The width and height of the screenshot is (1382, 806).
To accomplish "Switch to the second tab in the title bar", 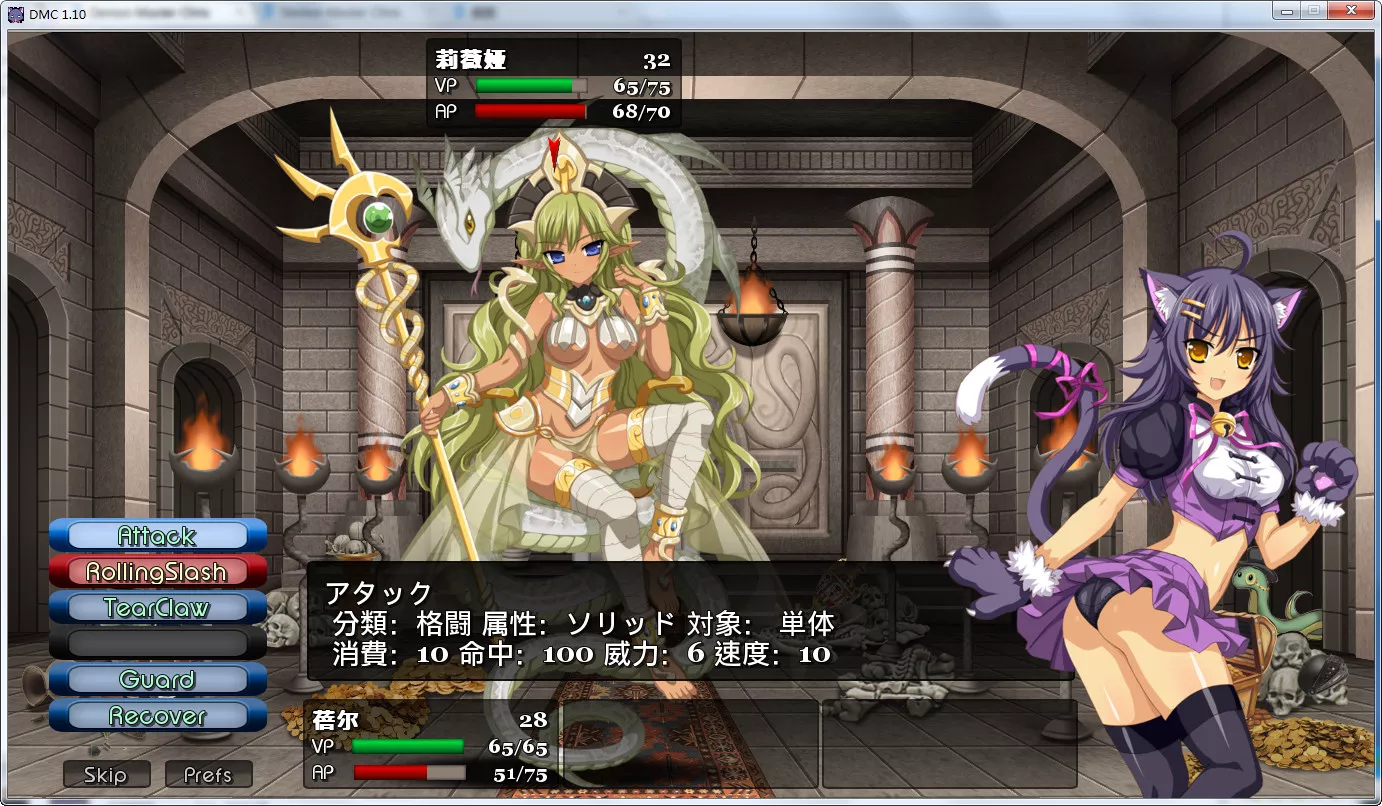I will tap(335, 13).
